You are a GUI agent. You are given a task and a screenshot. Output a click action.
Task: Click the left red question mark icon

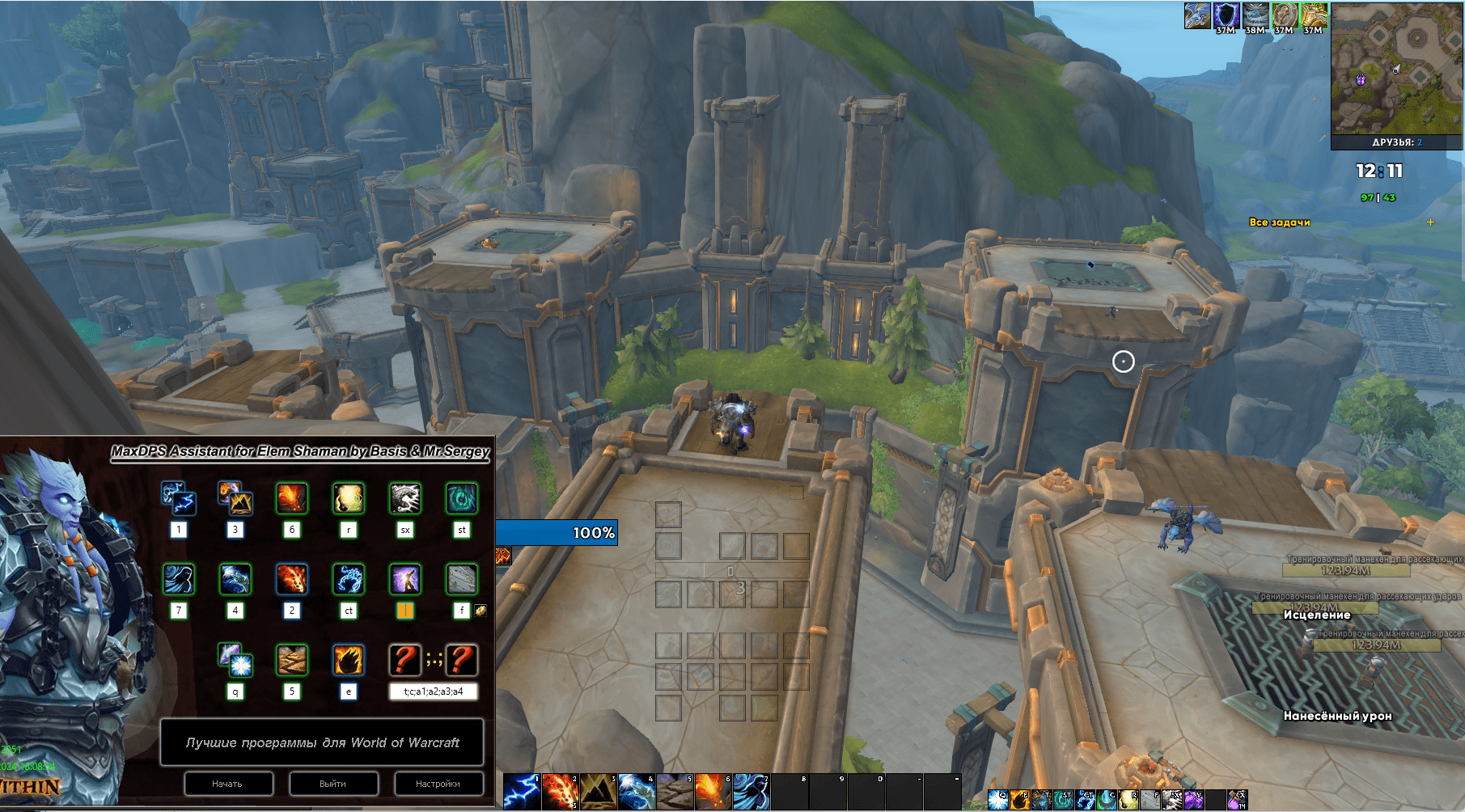pos(404,660)
